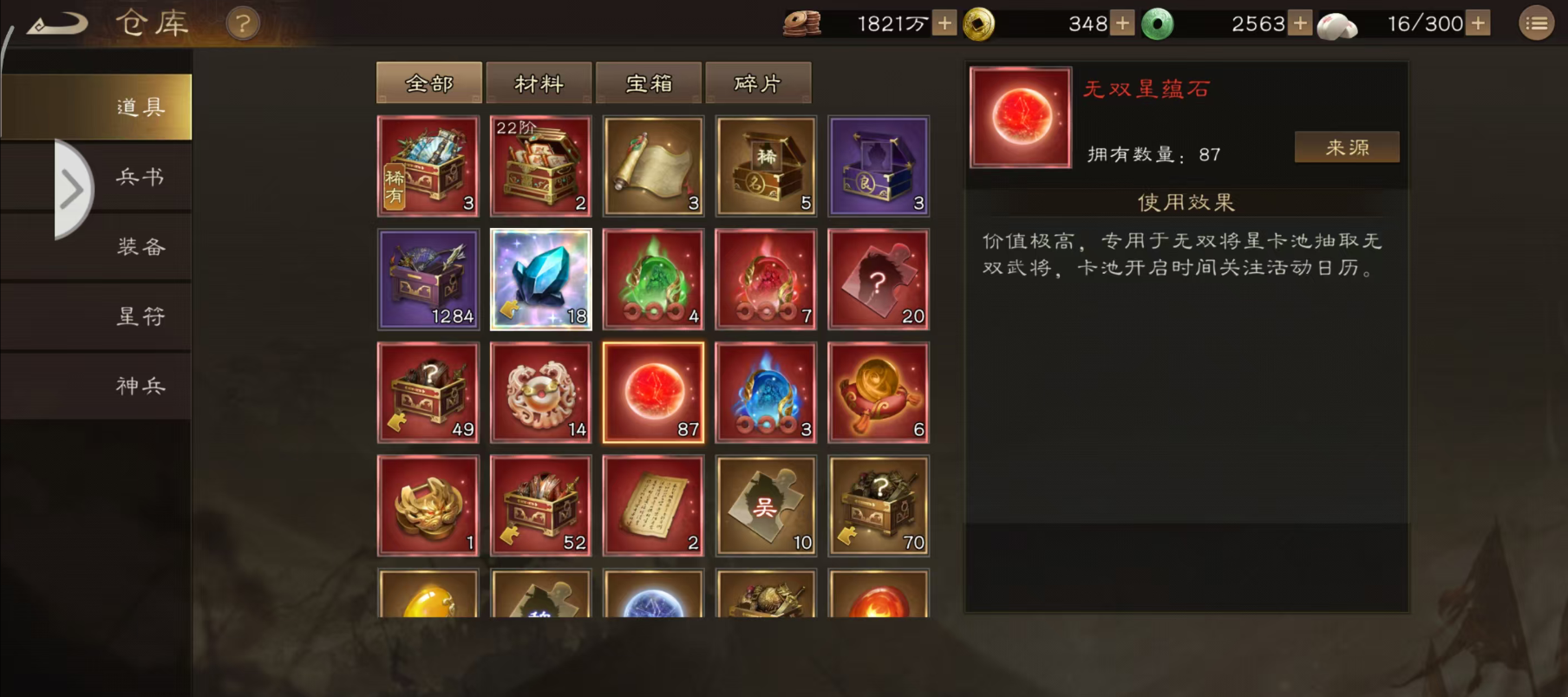Select the 吴 puzzle fragment item
Viewport: 1568px width, 697px height.
pos(766,504)
